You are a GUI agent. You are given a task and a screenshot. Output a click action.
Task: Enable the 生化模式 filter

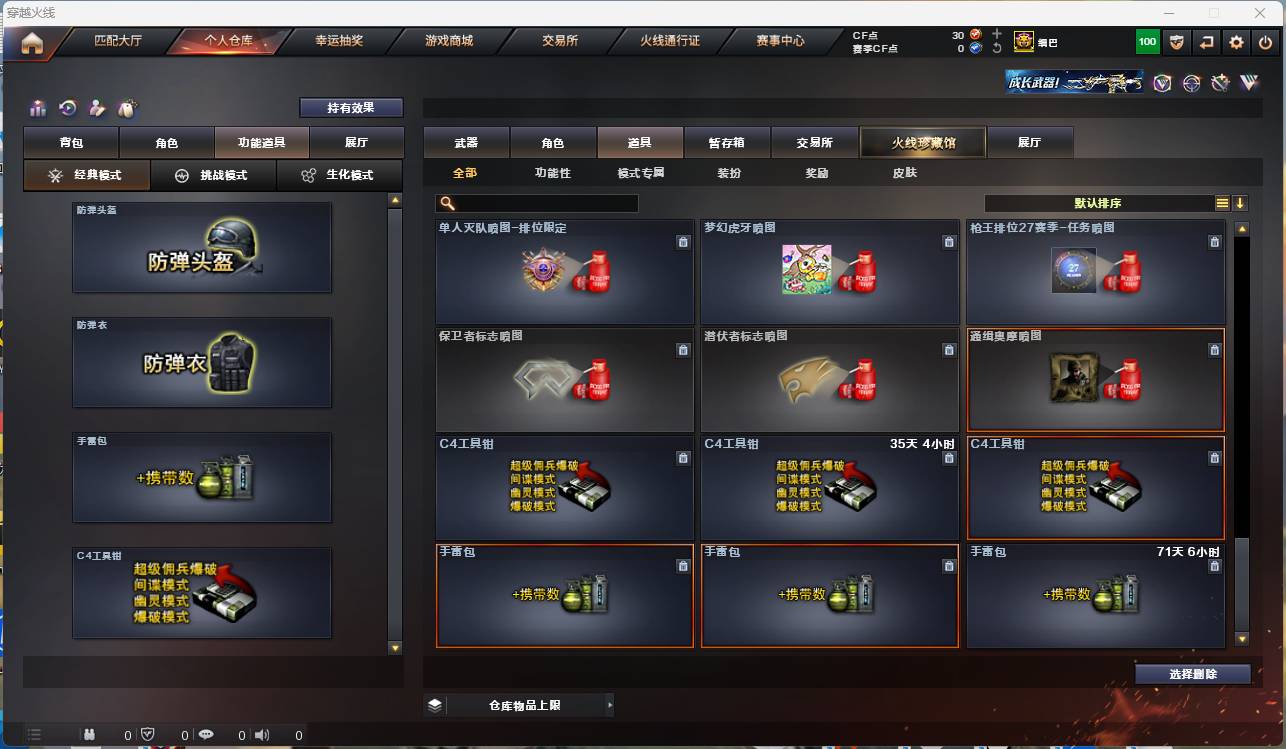point(340,175)
